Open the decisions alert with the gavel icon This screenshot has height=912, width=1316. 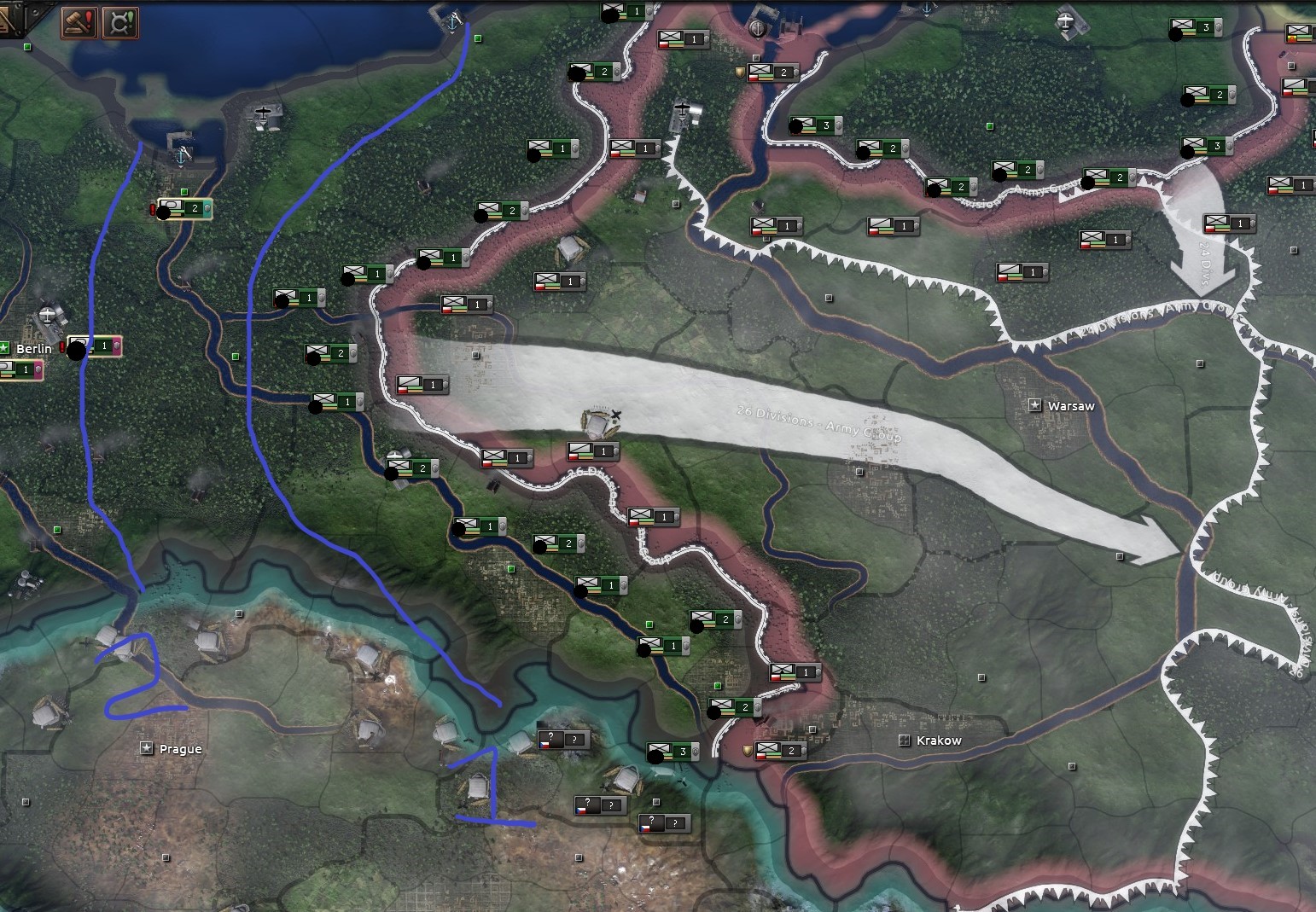(x=79, y=21)
